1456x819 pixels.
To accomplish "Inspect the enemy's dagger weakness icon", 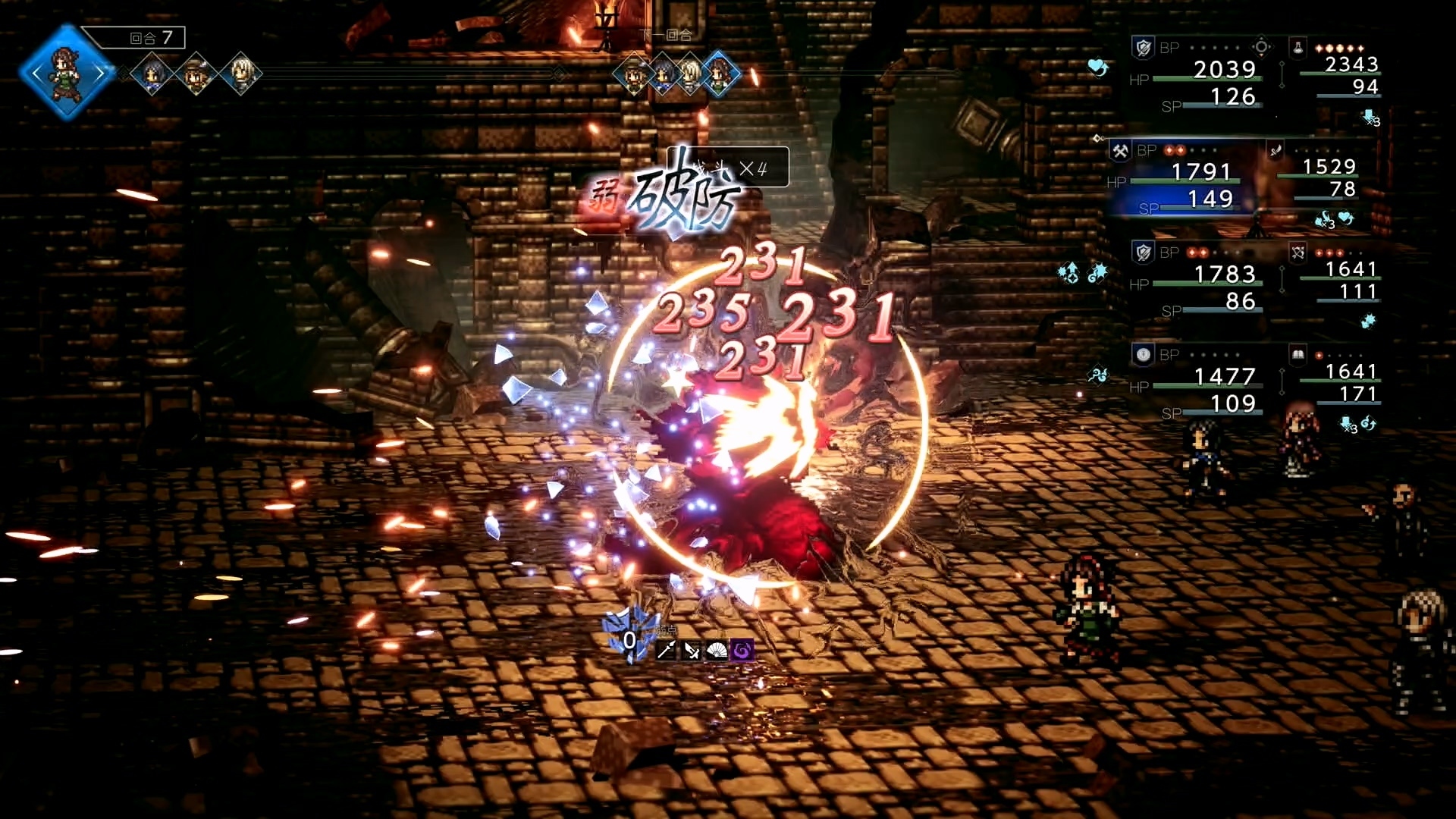I will [692, 650].
